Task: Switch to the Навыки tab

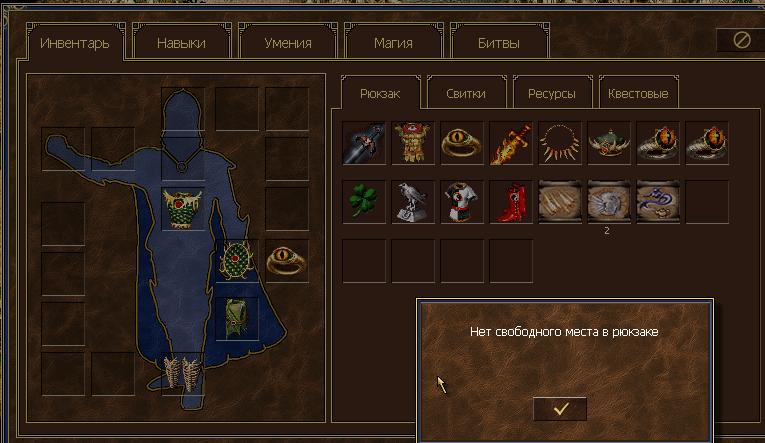Action: [x=181, y=43]
